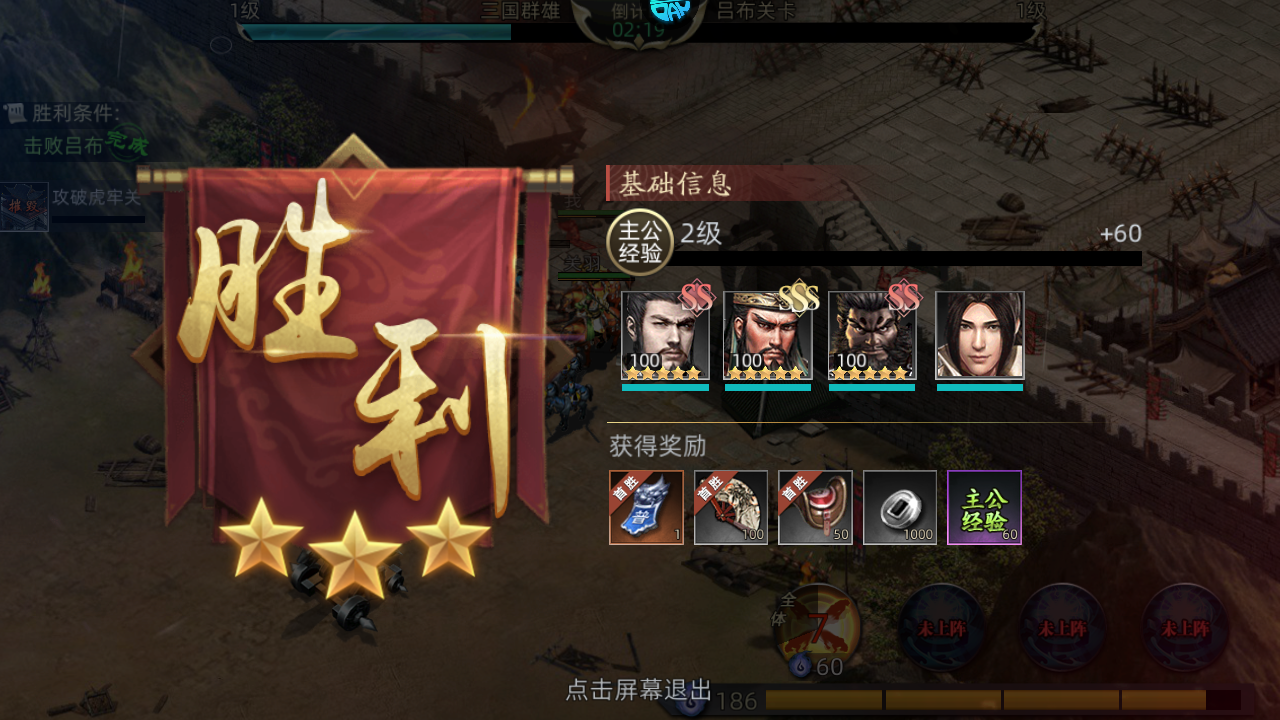1280x720 pixels.
Task: Open the saddle reward with quantity 50
Action: [815, 507]
